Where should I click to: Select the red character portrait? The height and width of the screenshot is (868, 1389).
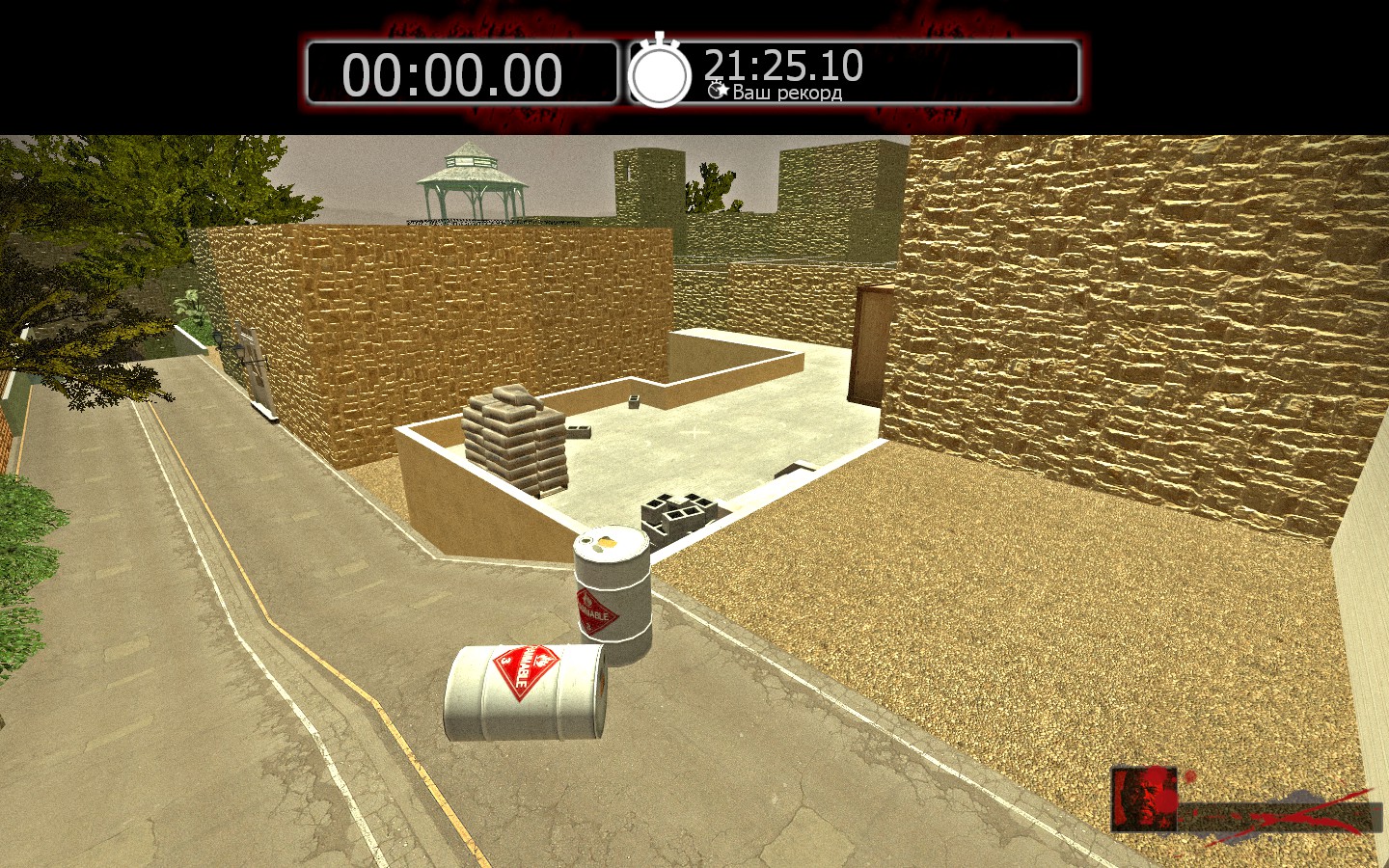[x=1143, y=799]
